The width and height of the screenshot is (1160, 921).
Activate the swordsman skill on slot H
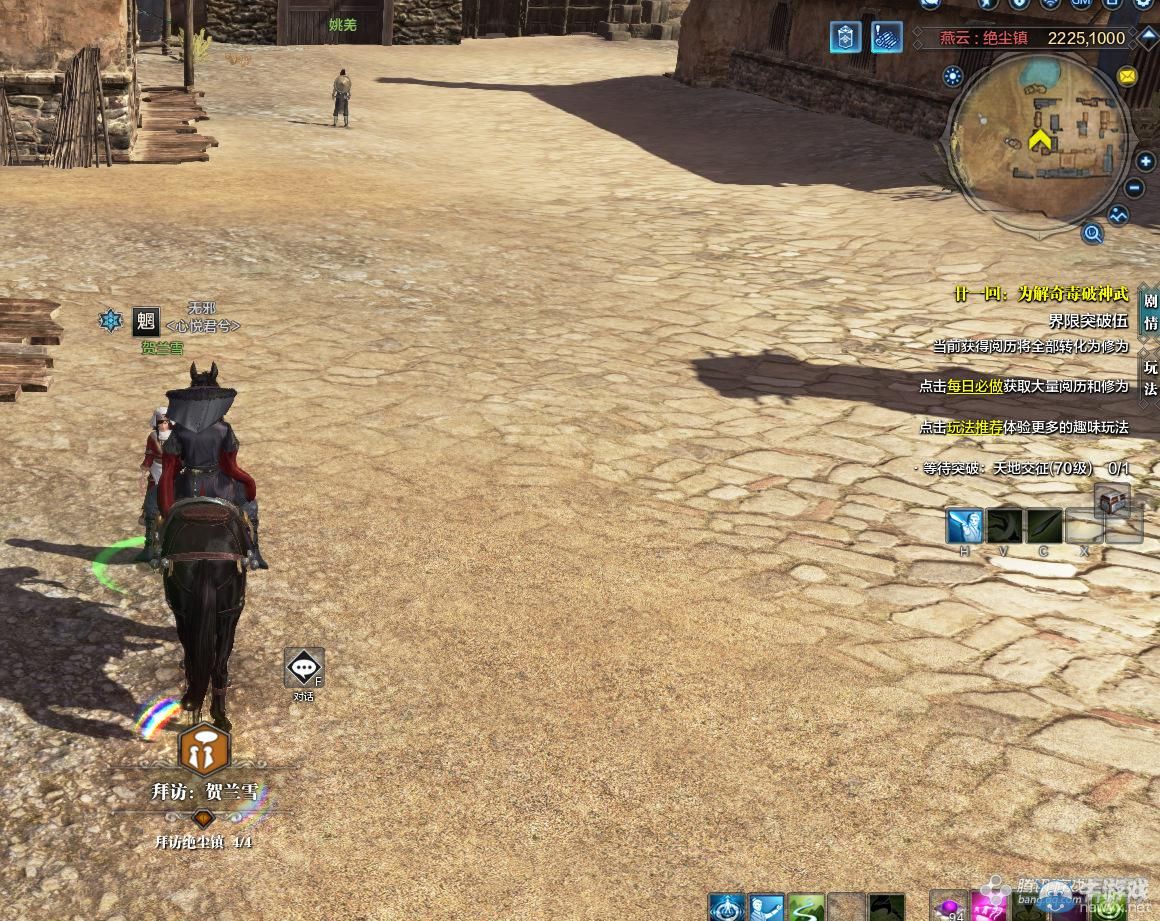coord(965,526)
